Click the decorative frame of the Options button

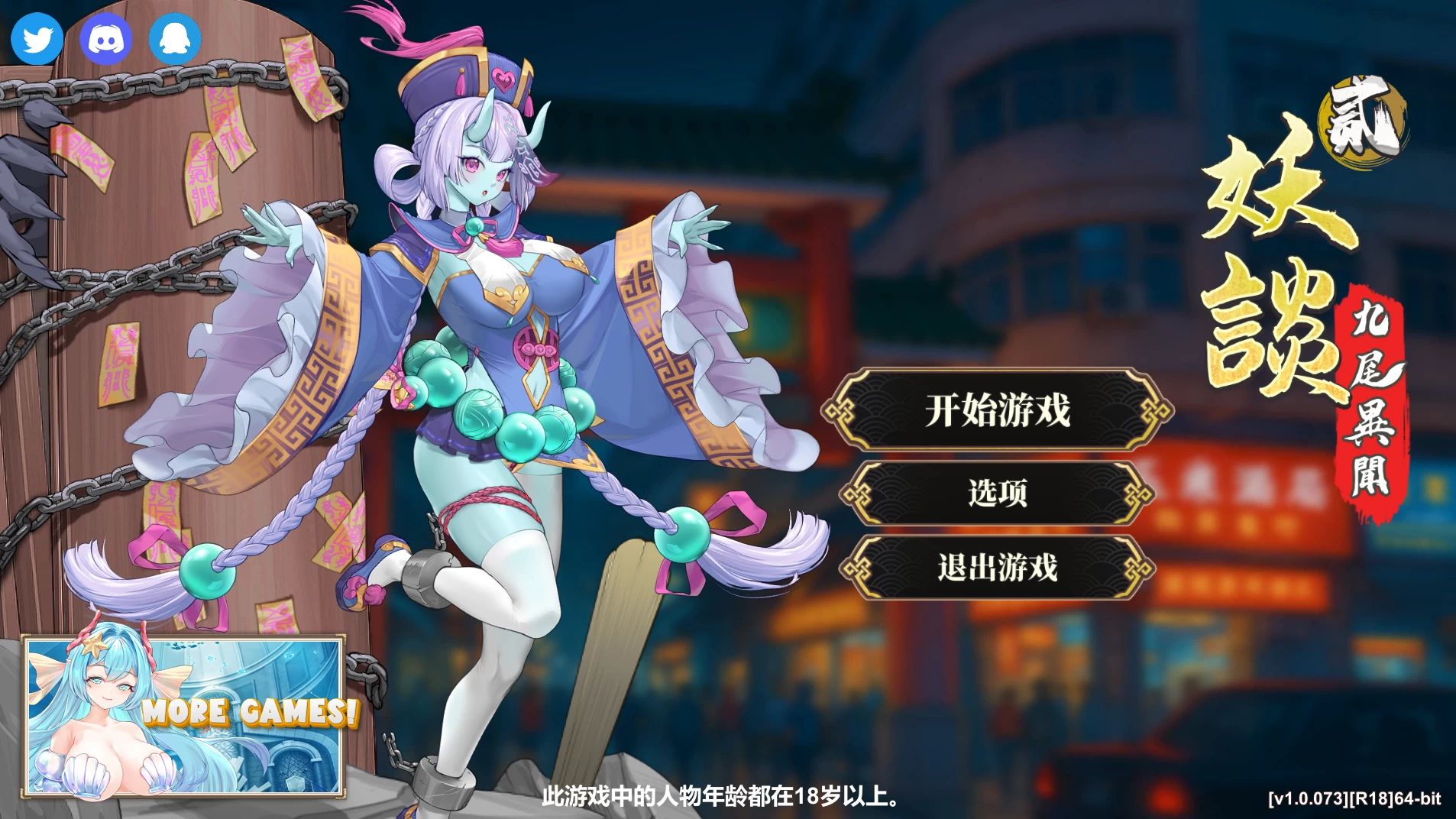pos(857,494)
